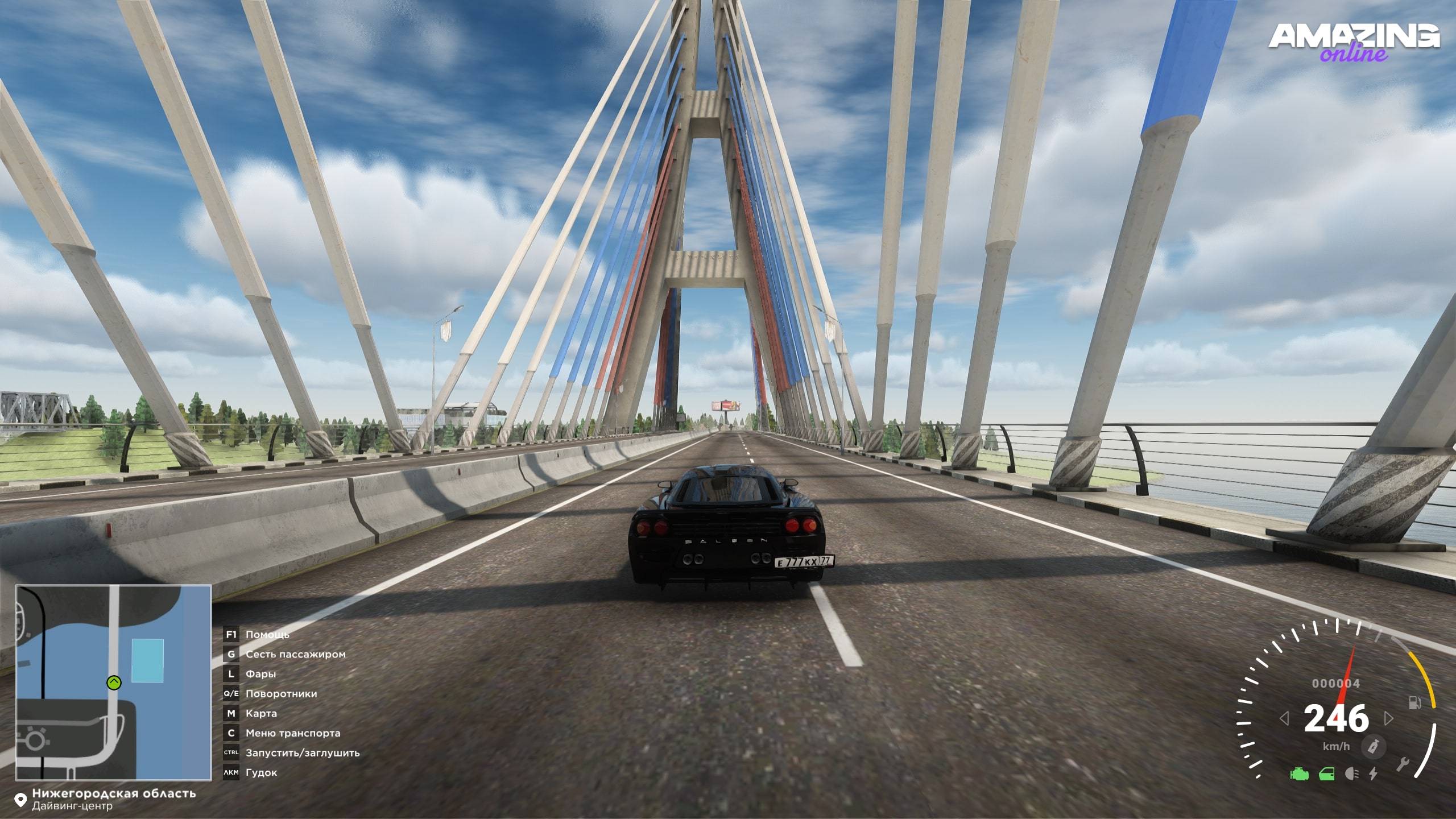
Task: Click the wrench vehicle condition icon
Action: pos(1403,764)
